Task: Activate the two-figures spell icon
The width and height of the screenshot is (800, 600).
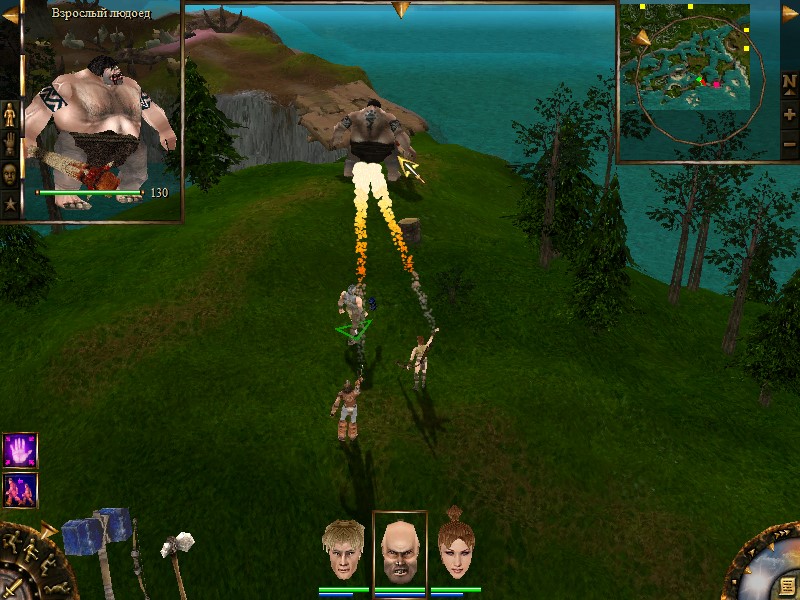Action: pos(20,489)
